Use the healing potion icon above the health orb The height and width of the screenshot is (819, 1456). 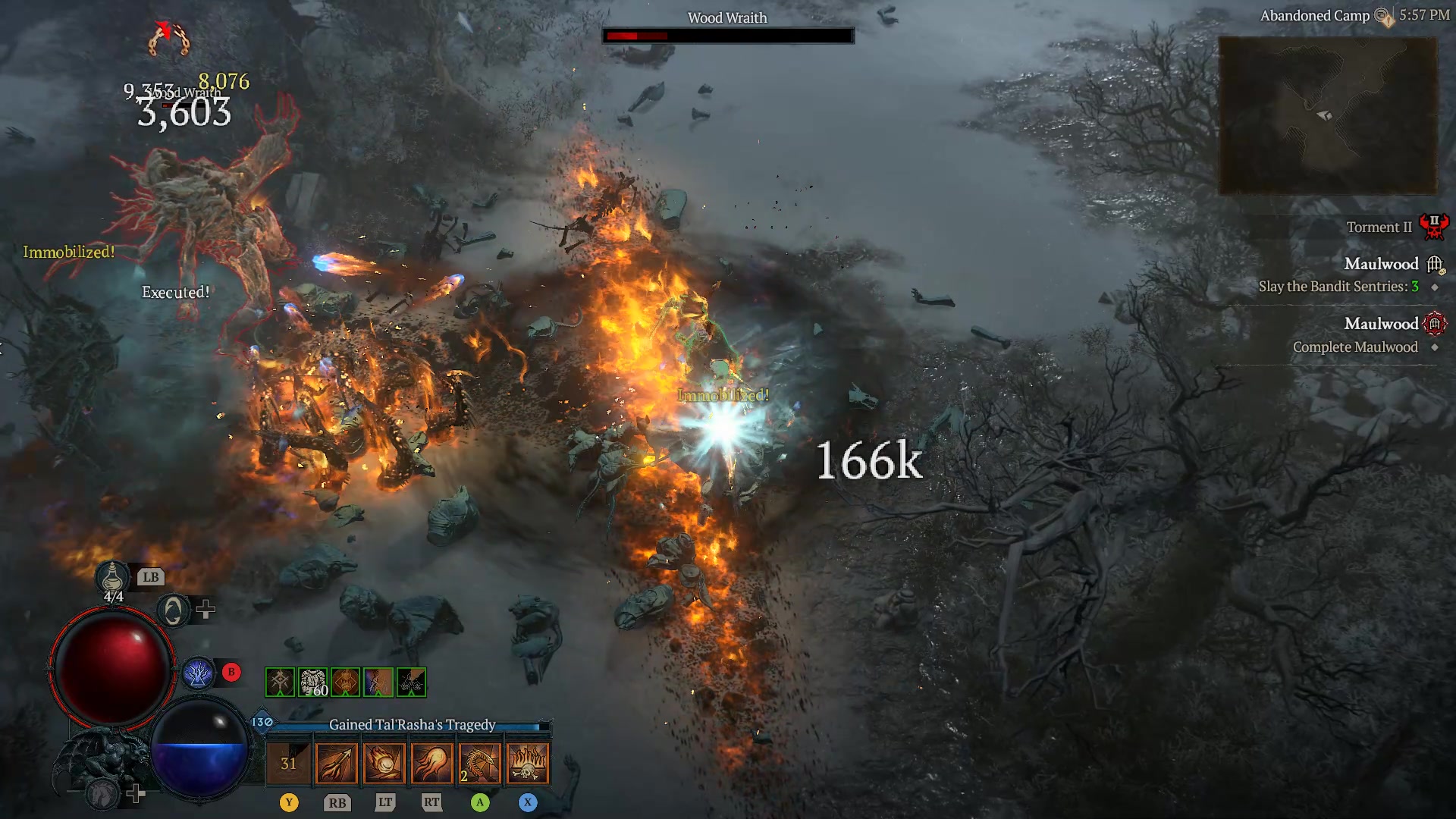111,578
